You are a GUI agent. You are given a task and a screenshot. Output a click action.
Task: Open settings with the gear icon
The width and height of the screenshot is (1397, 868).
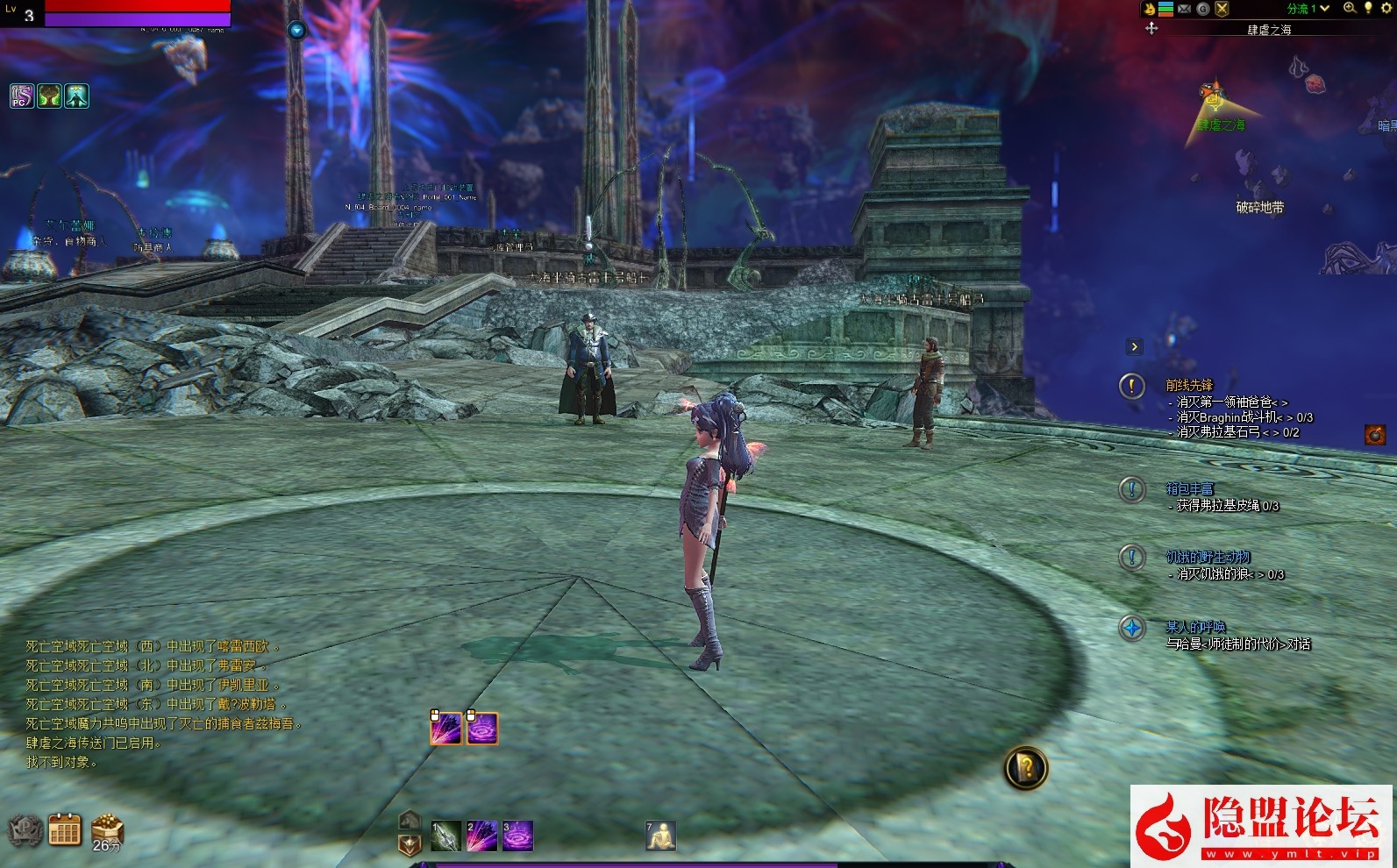pos(1386,8)
